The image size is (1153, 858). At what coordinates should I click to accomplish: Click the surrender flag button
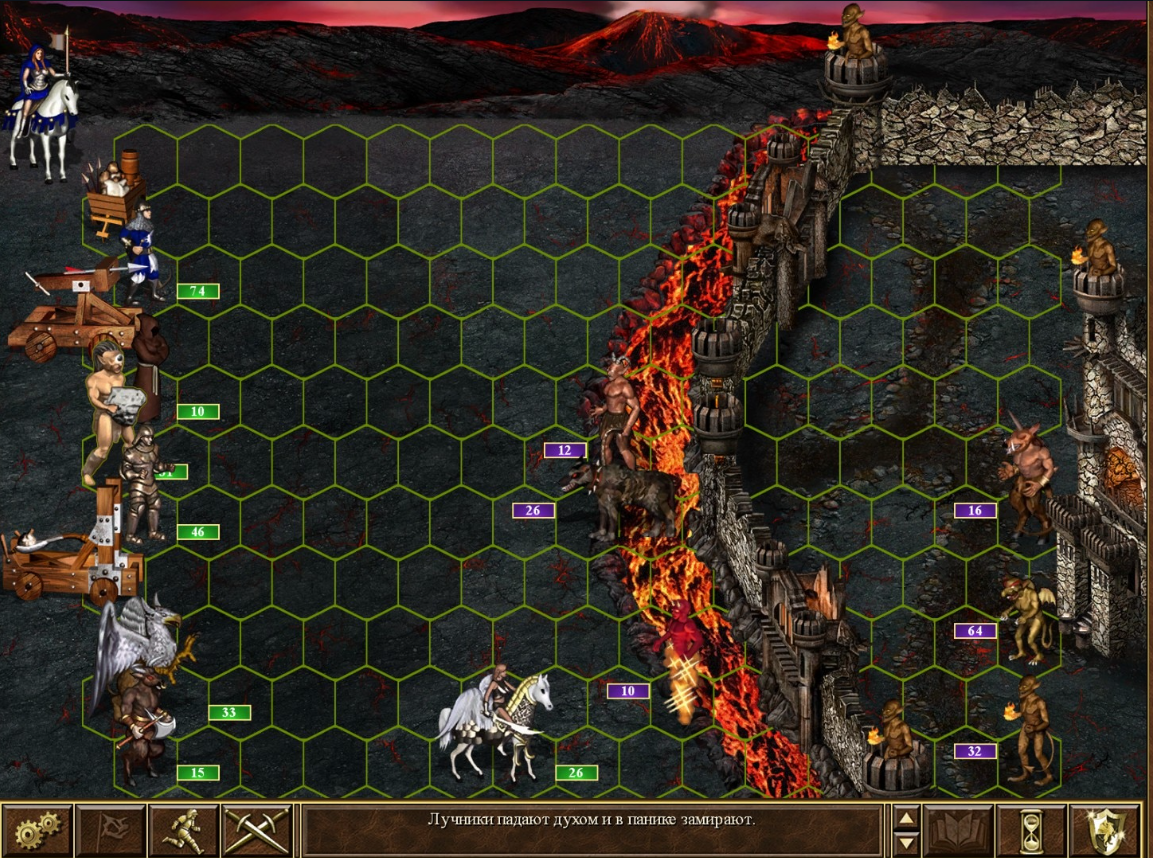pos(110,828)
